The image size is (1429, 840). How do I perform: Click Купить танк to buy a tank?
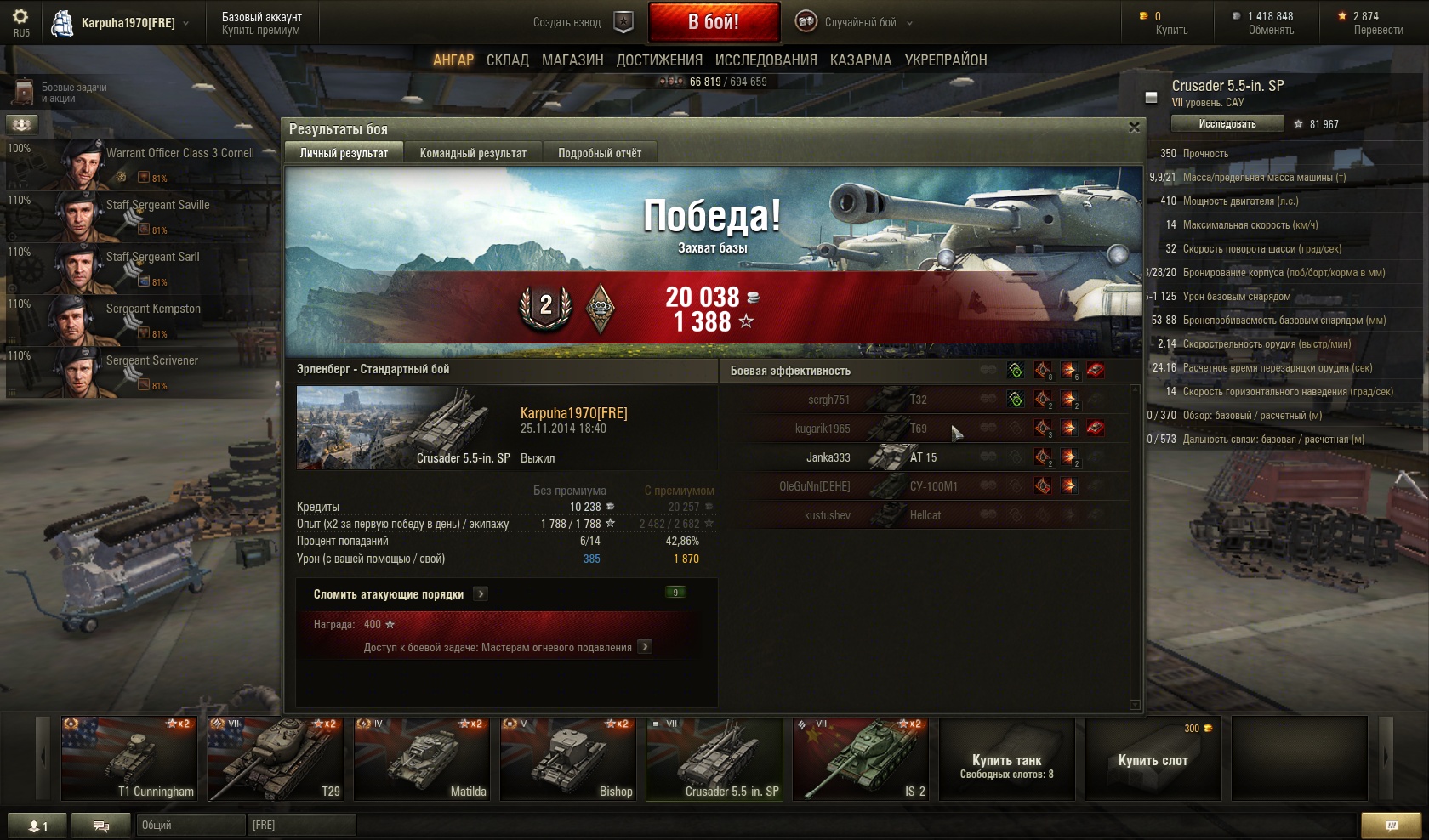click(x=1006, y=759)
